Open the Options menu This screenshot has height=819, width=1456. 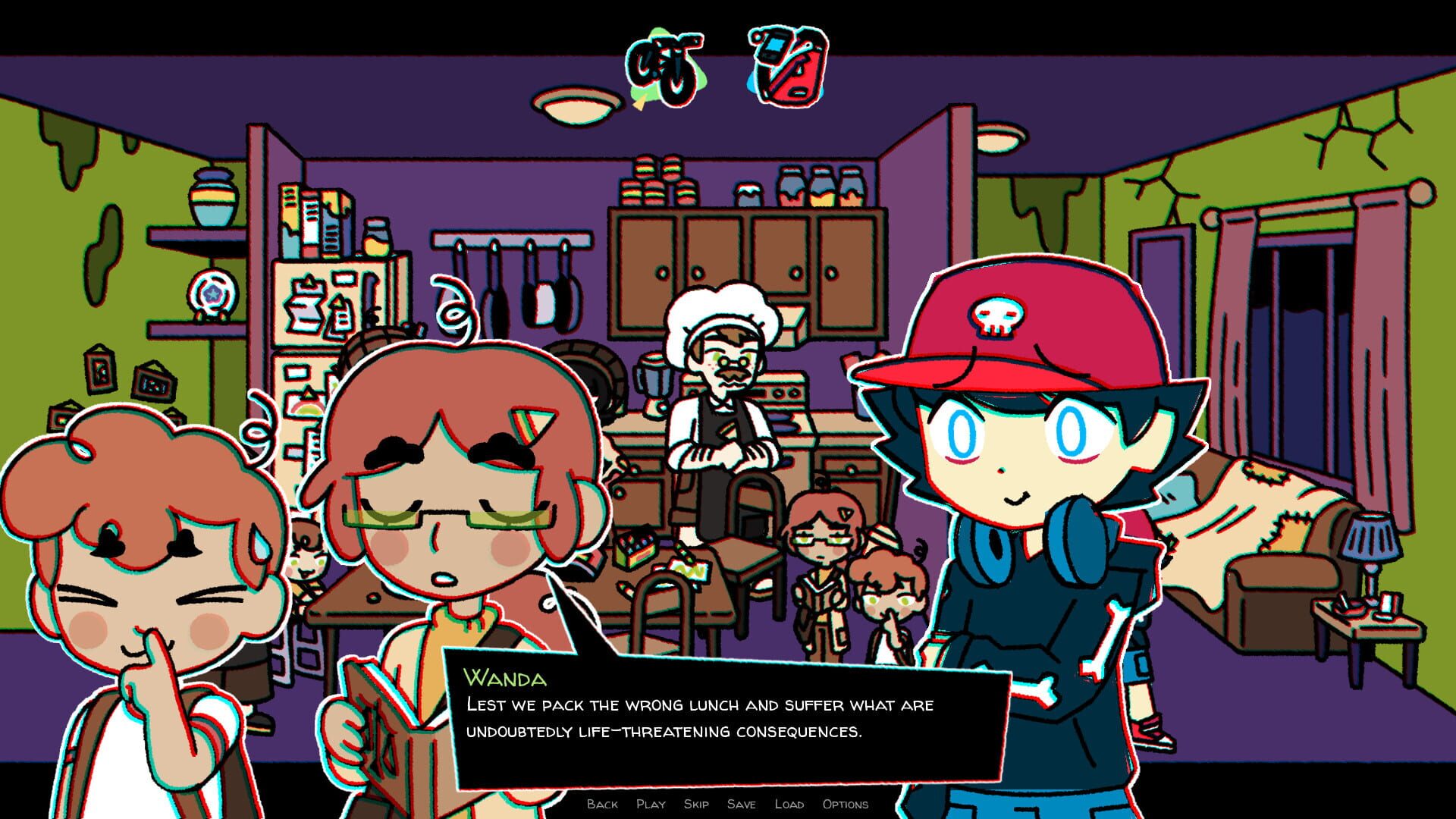coord(846,804)
